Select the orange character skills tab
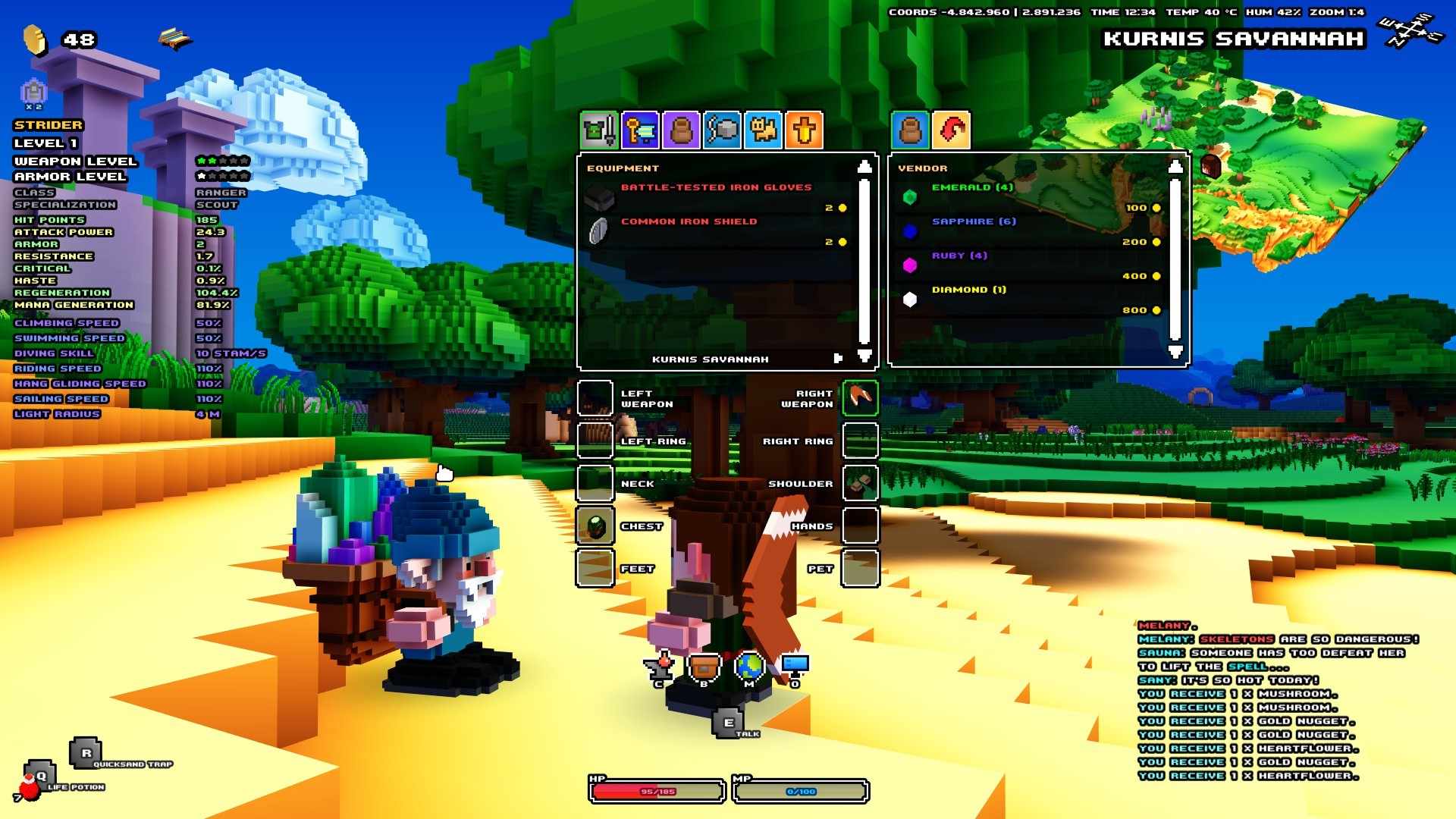 tap(804, 130)
